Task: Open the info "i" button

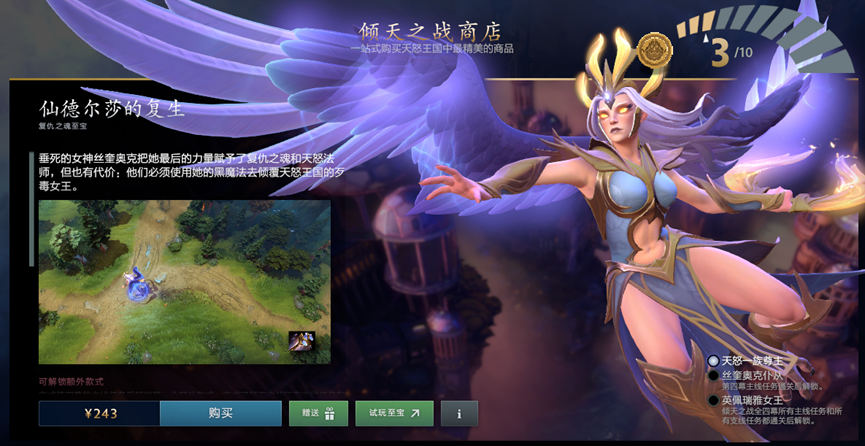Action: click(x=459, y=413)
